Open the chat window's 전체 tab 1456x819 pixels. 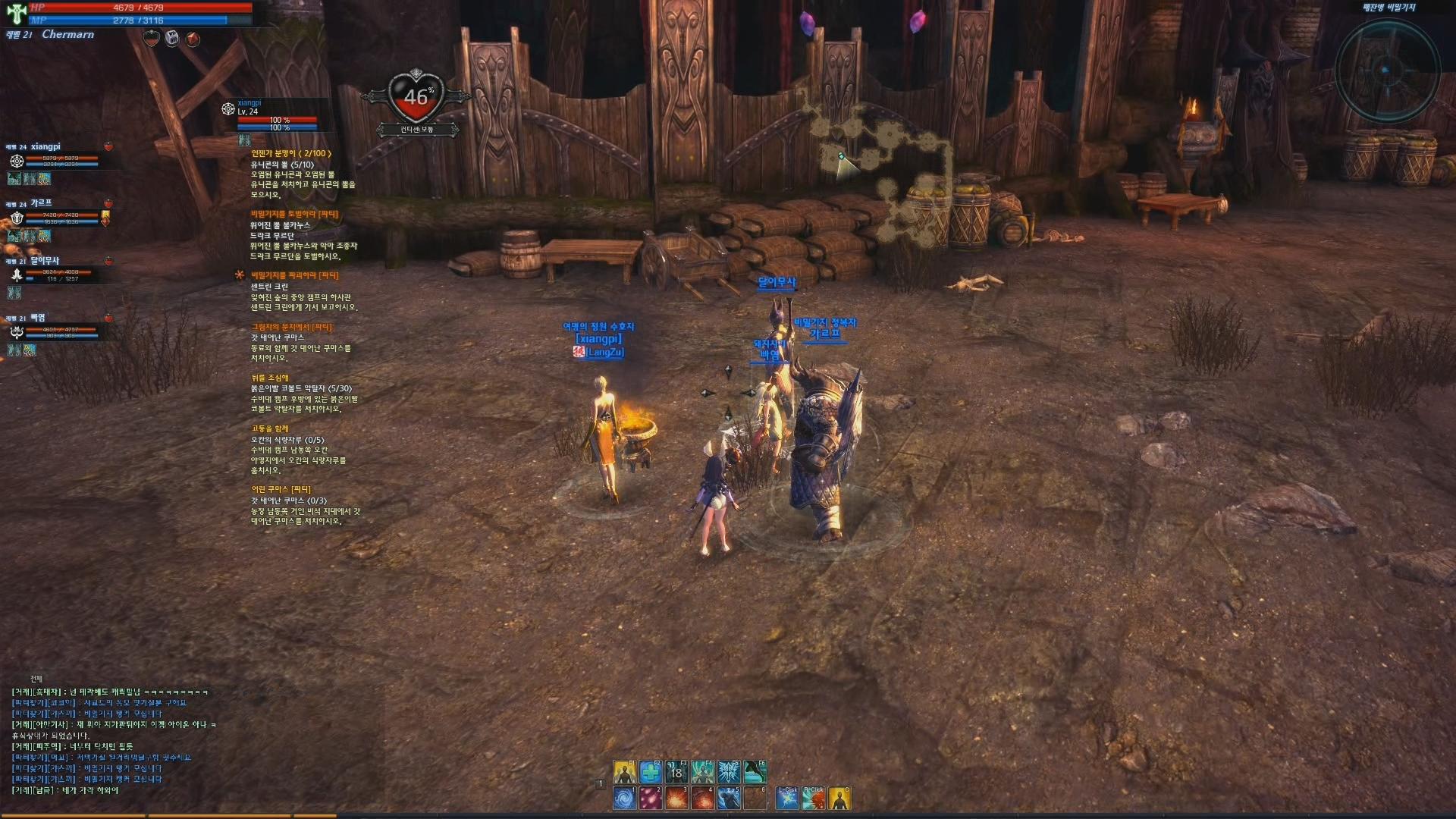pos(36,679)
